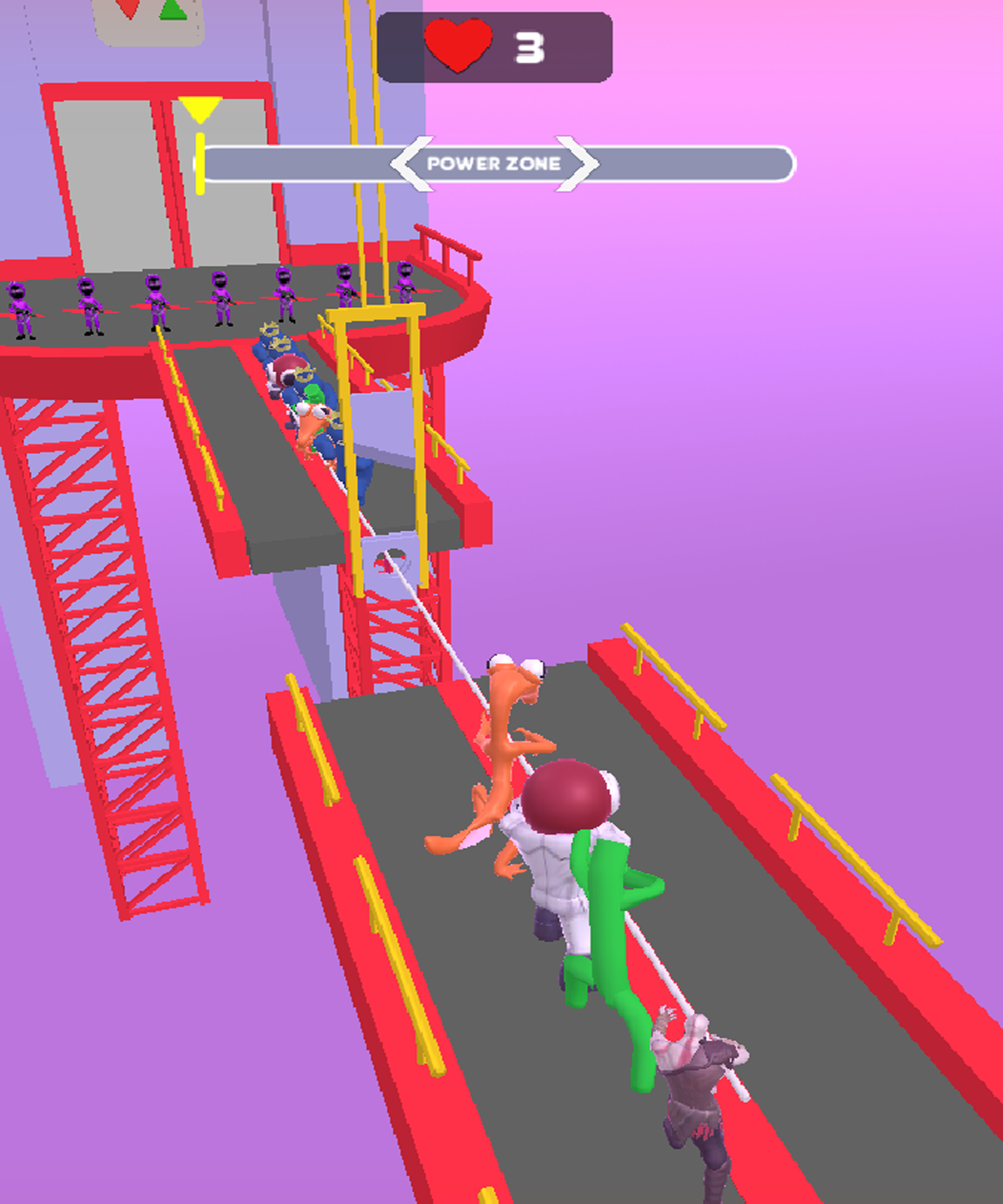Click the POWER ZONE label text
1003x1204 pixels.
pyautogui.click(x=495, y=163)
